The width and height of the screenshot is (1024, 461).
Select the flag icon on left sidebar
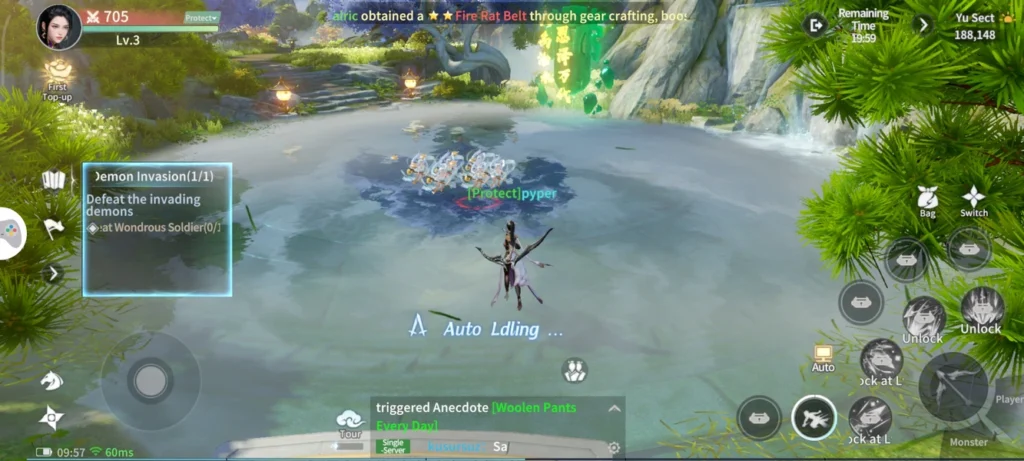coord(54,229)
